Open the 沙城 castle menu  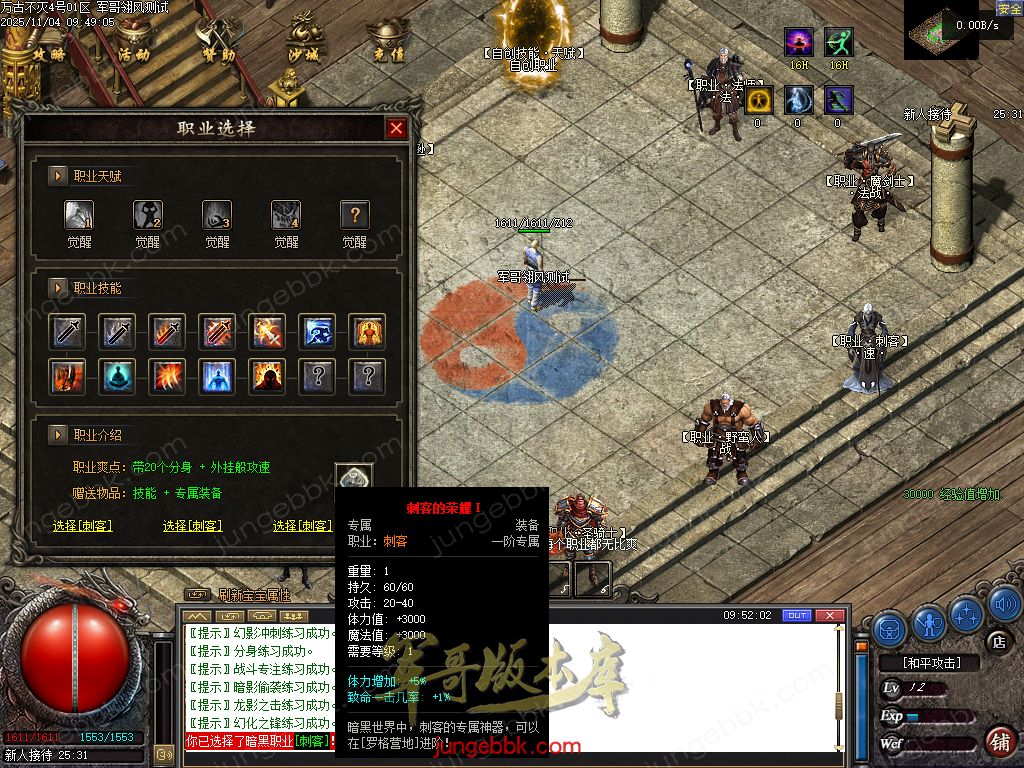coord(302,46)
